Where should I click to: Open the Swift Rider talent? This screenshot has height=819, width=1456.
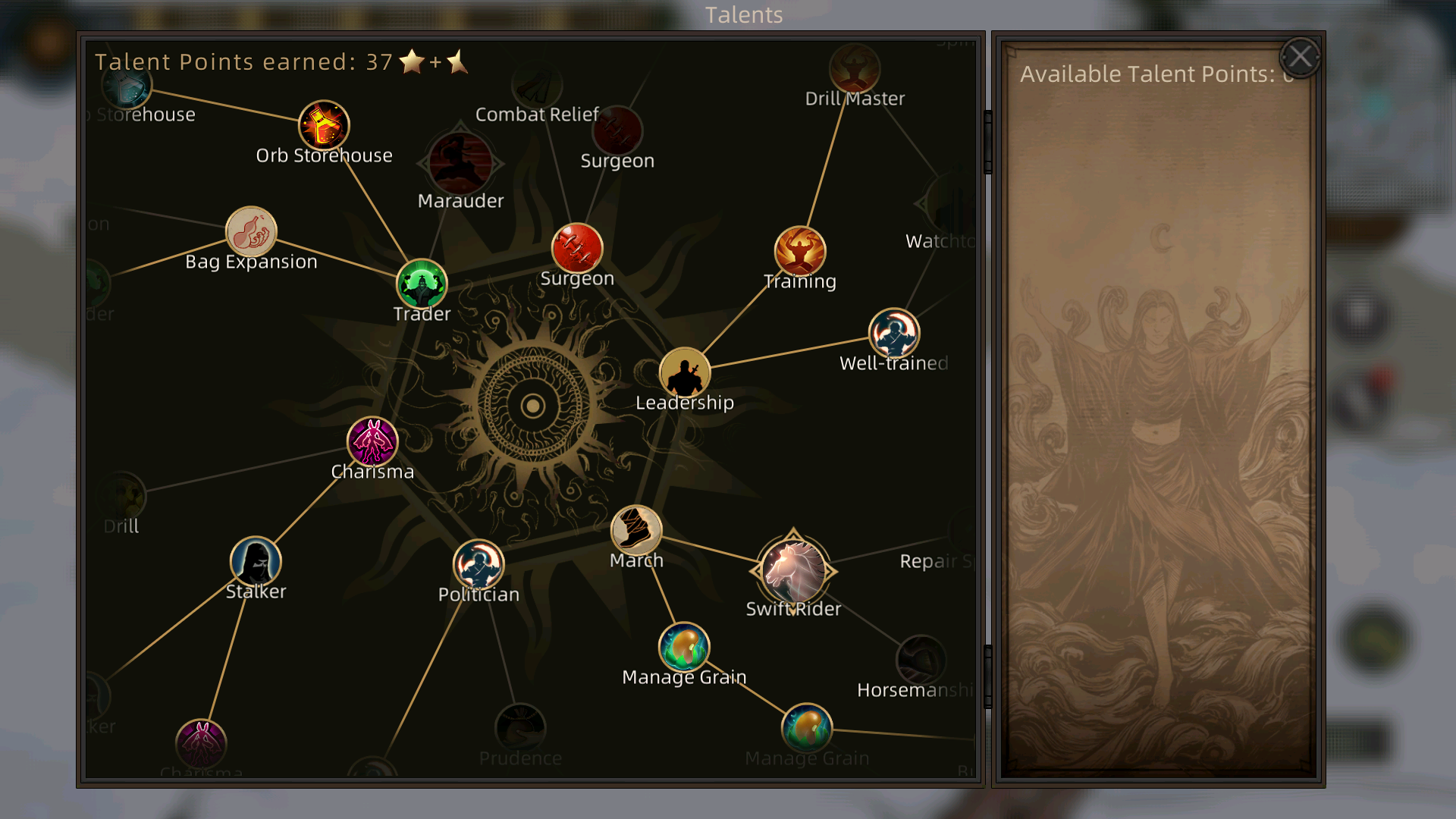(793, 570)
